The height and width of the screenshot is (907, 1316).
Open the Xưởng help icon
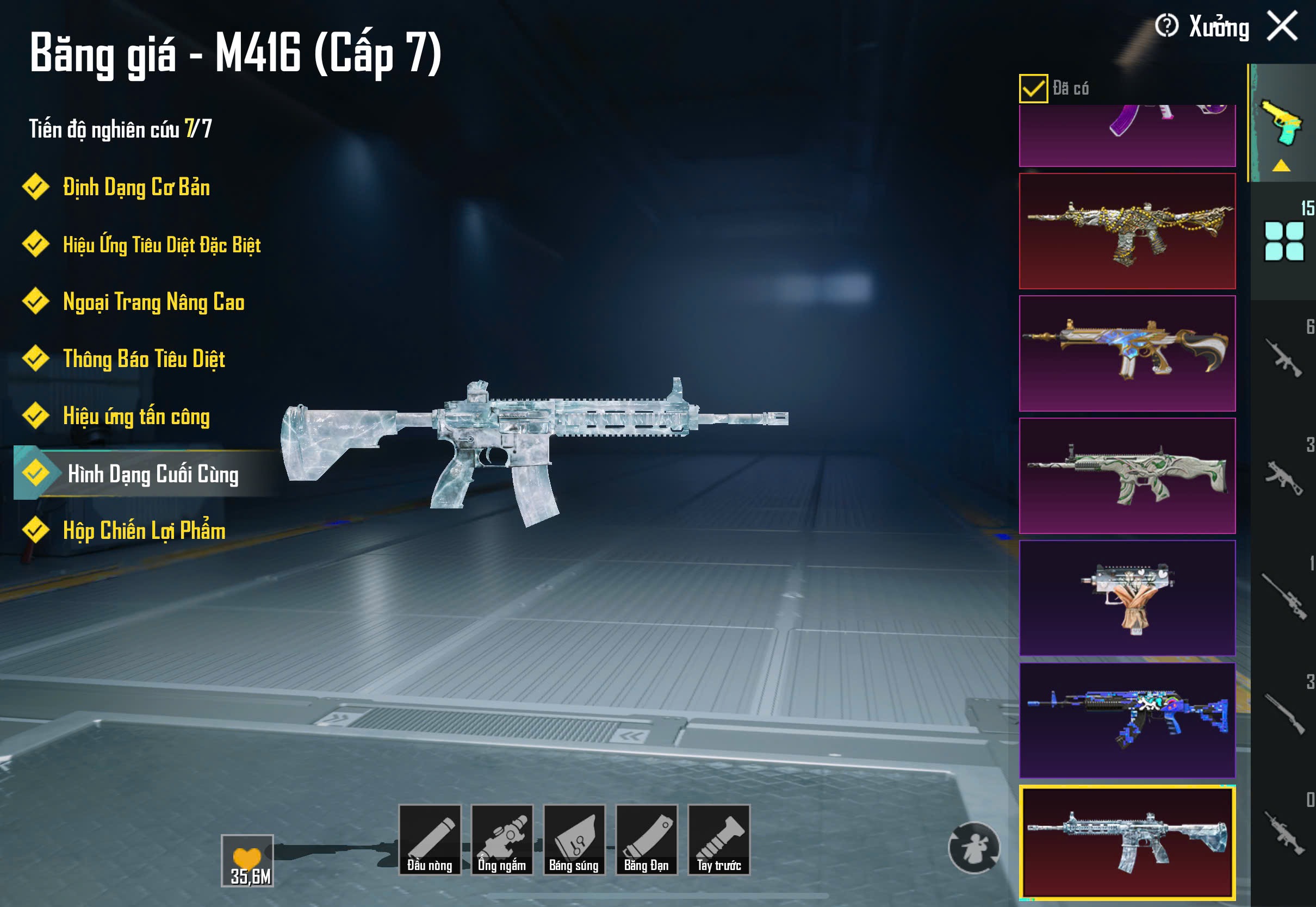click(1166, 26)
